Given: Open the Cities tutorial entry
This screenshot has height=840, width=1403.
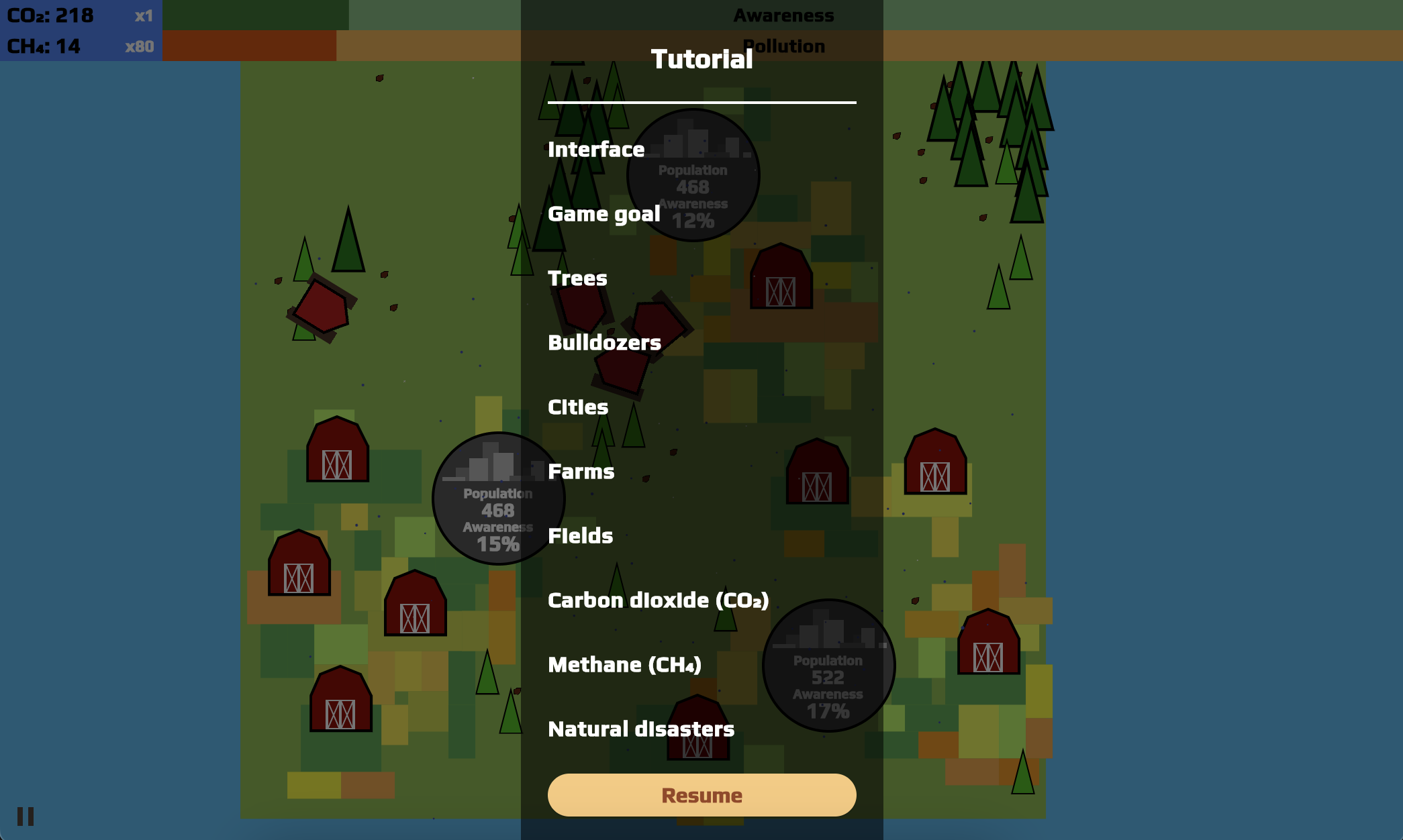Looking at the screenshot, I should point(578,407).
